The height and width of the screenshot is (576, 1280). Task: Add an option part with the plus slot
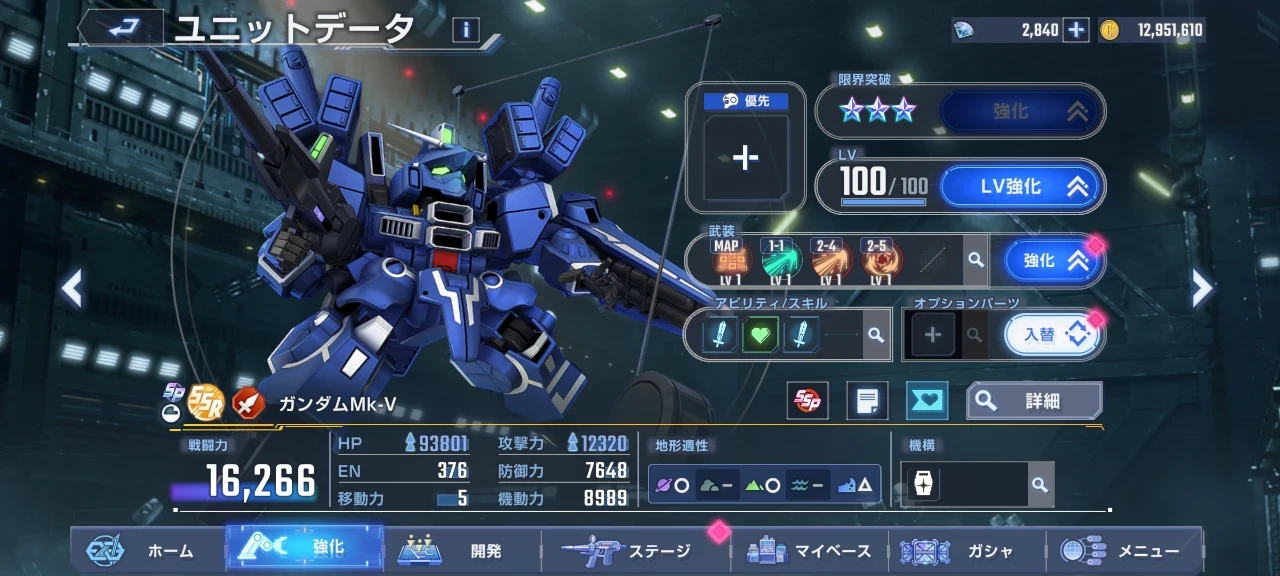coord(932,335)
